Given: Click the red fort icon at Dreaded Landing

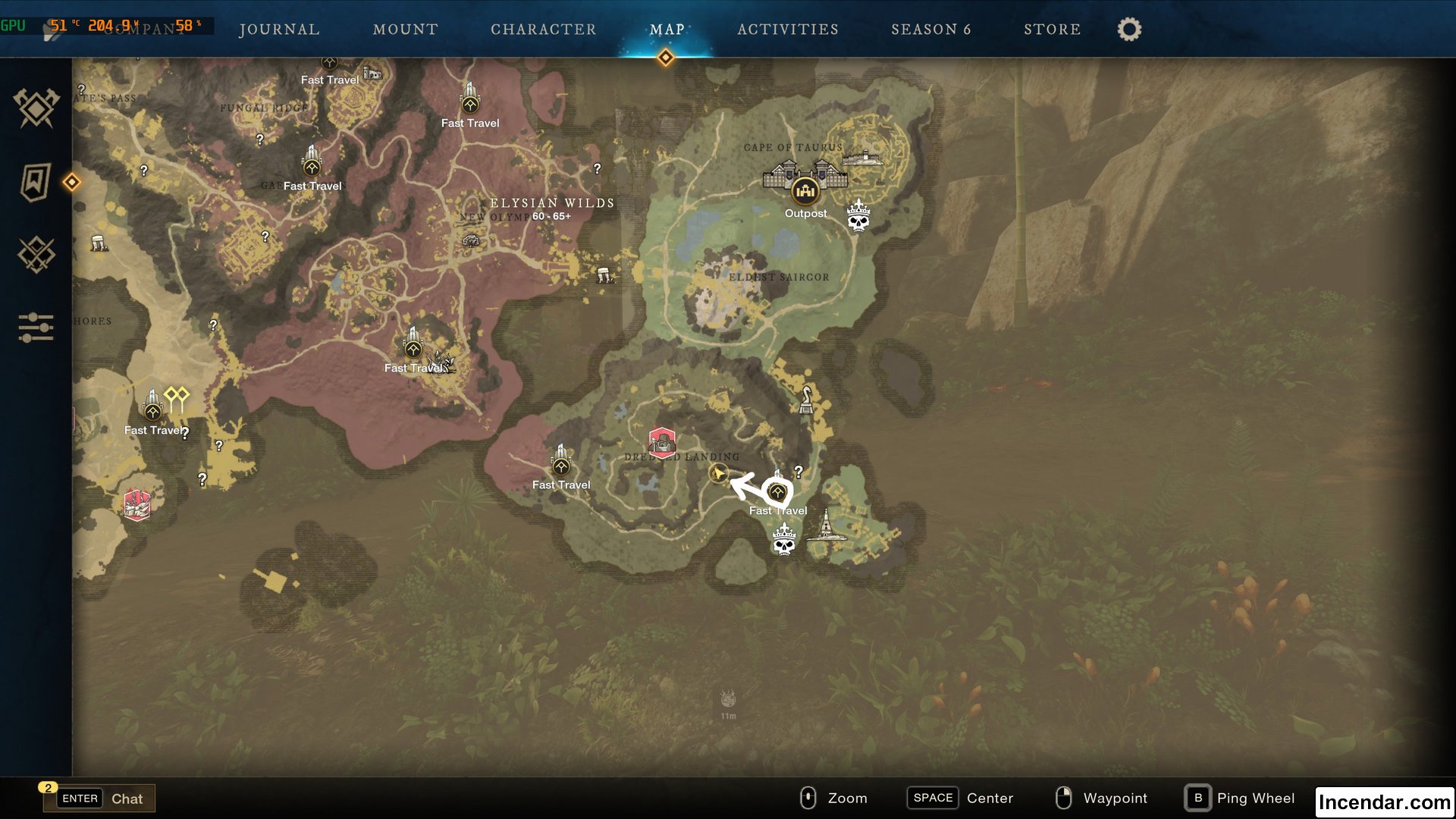Looking at the screenshot, I should click(662, 442).
